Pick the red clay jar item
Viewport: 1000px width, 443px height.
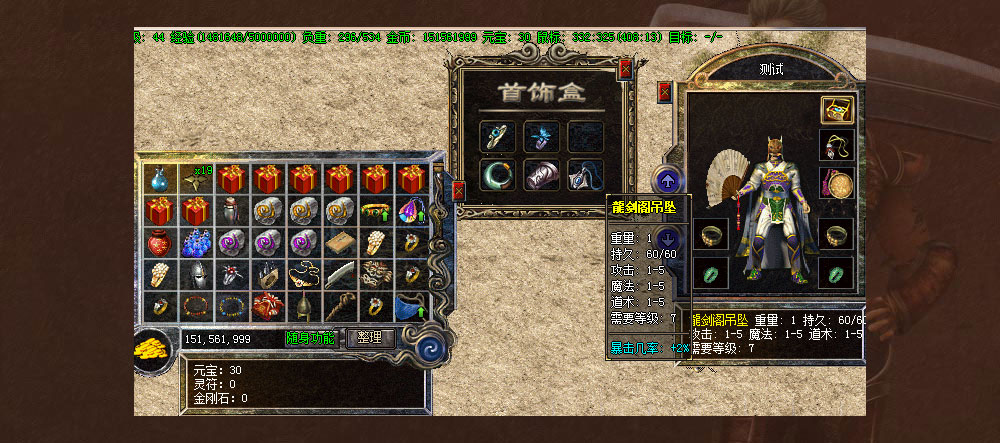(158, 243)
